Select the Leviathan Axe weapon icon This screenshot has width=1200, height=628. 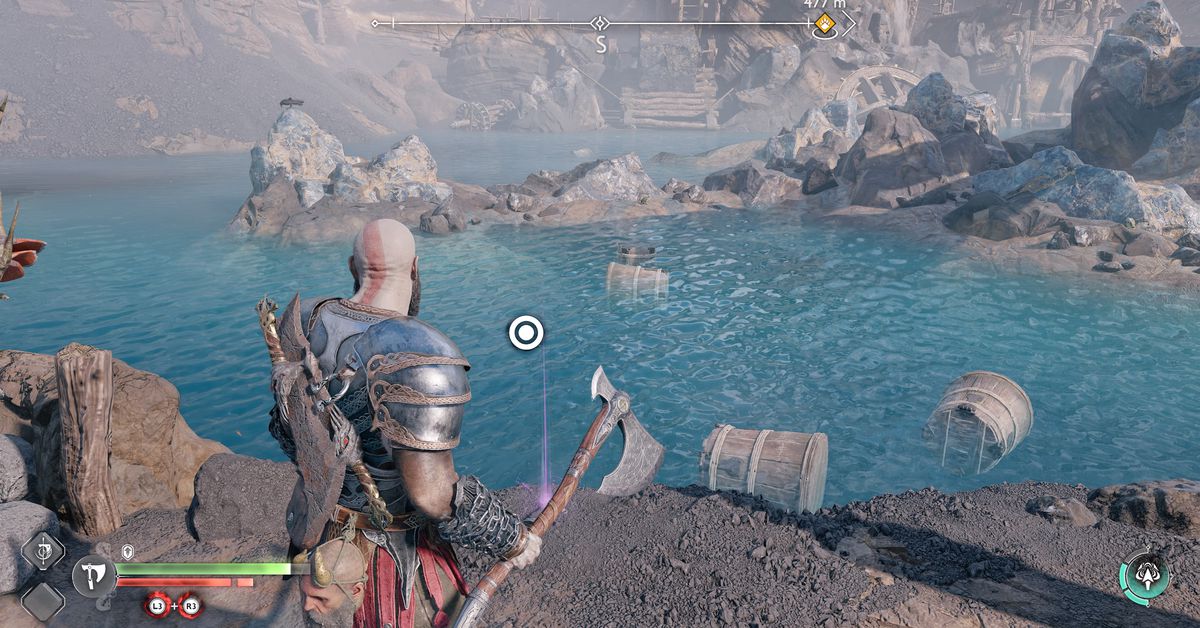pyautogui.click(x=93, y=576)
